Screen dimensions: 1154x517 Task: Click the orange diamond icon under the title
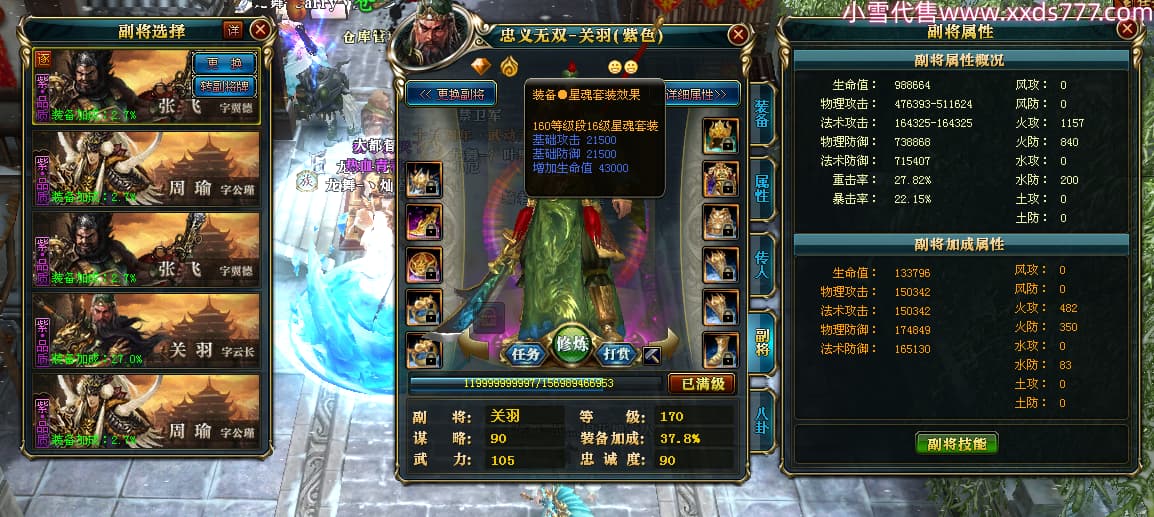[482, 67]
